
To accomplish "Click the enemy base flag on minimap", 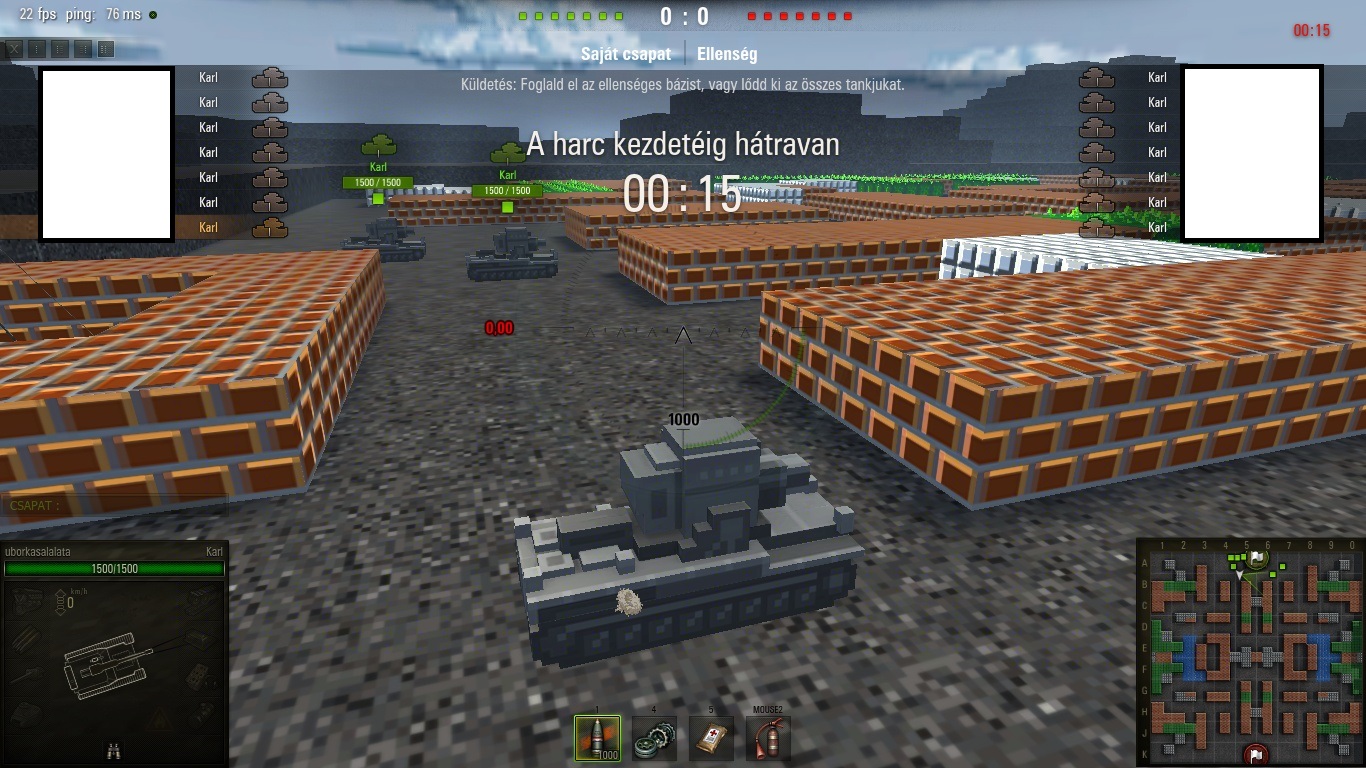I will tap(1256, 754).
